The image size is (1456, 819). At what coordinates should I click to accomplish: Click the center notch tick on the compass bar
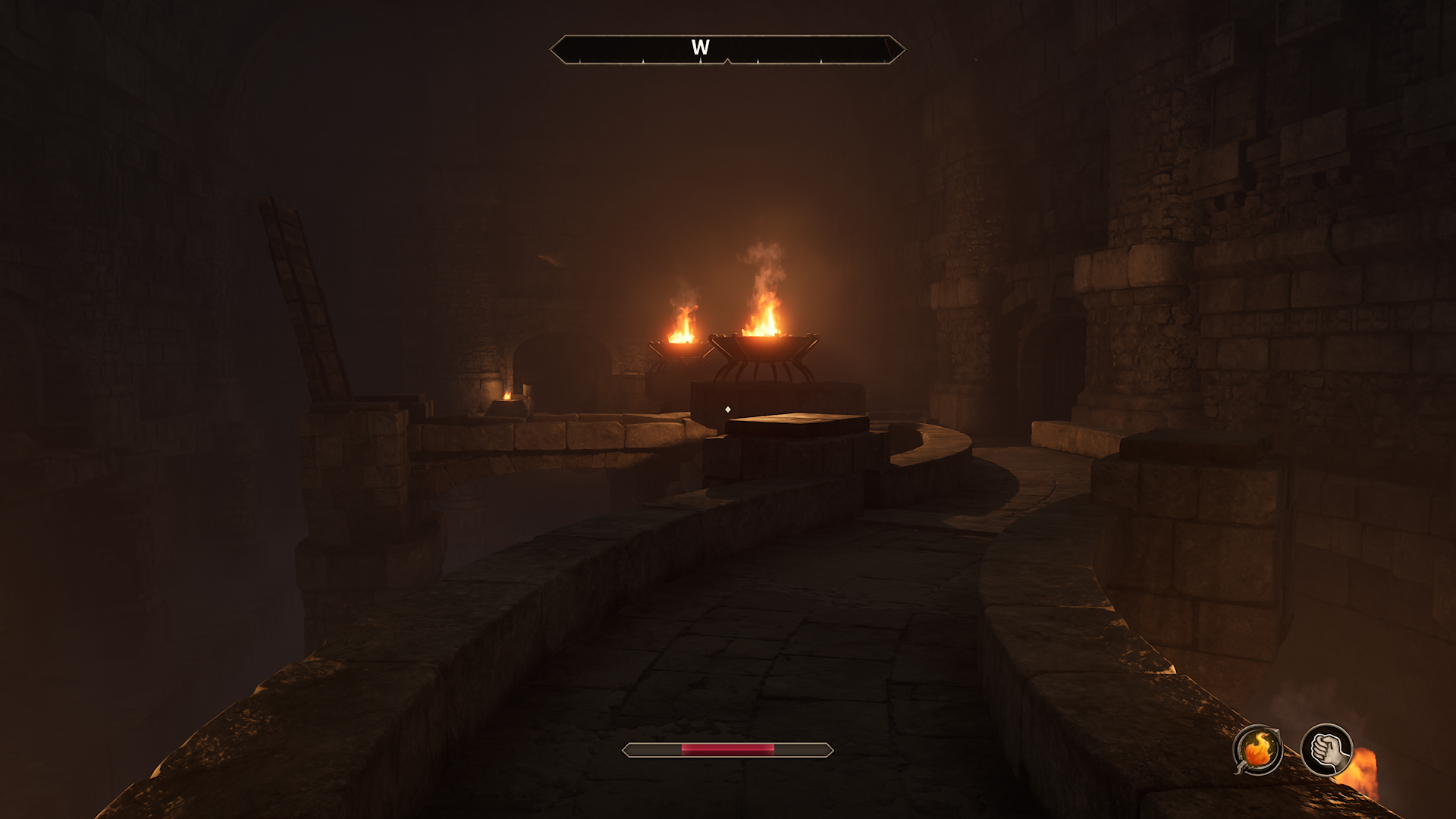pos(728,61)
